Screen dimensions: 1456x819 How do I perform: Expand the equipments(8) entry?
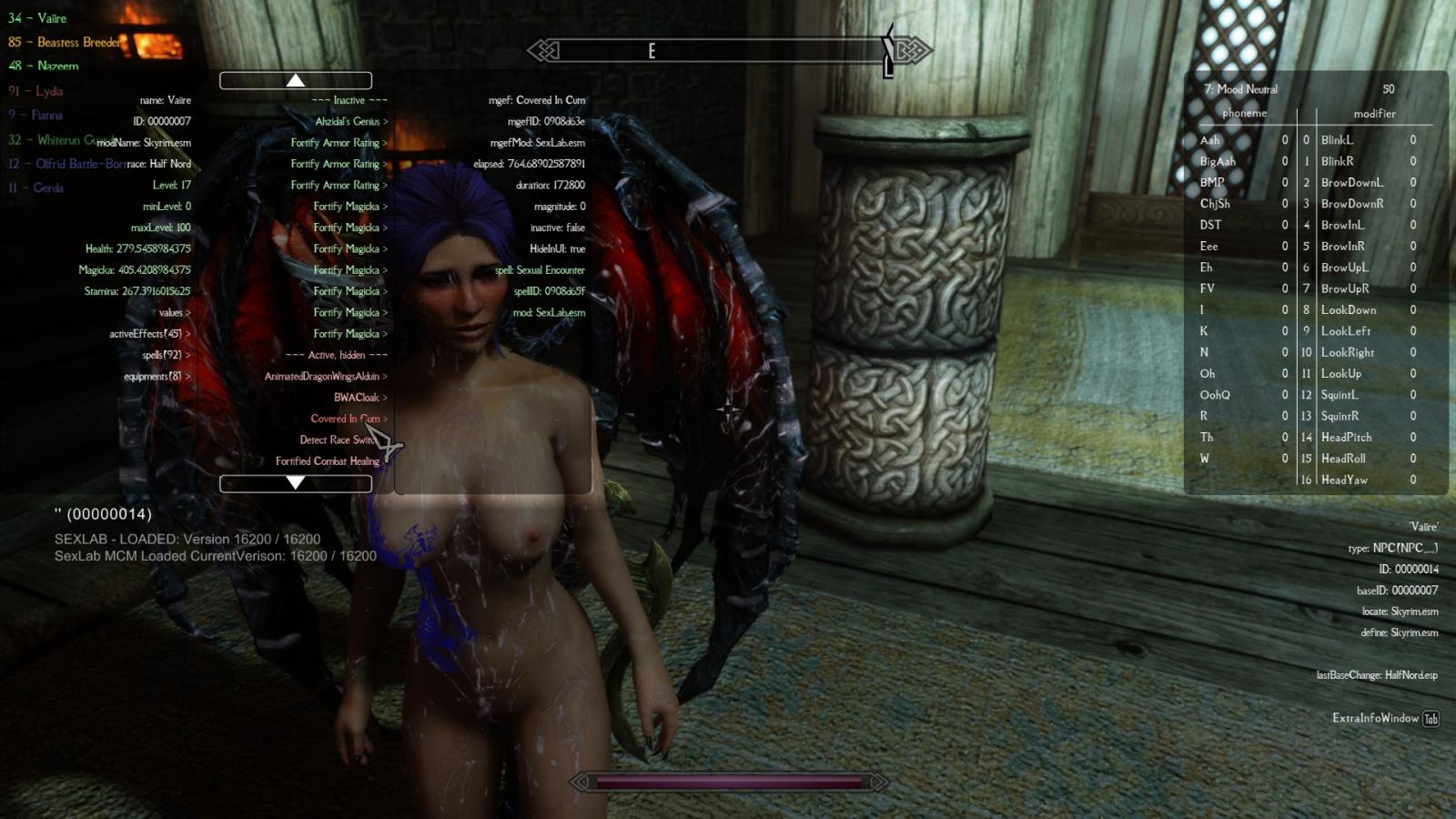coord(157,376)
